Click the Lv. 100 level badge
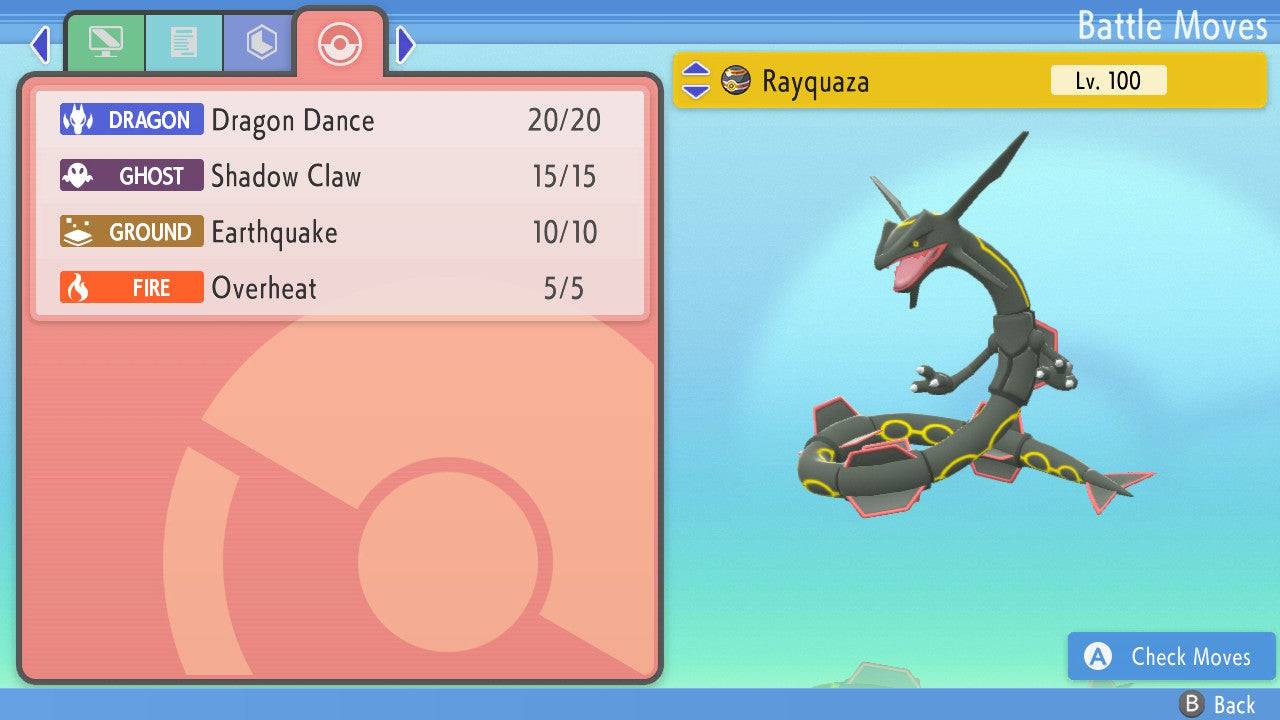The height and width of the screenshot is (720, 1280). pos(1108,80)
